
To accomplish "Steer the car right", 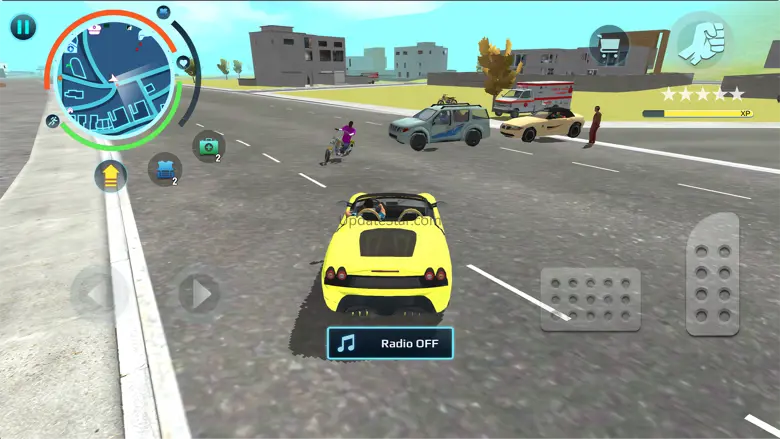I will (200, 294).
